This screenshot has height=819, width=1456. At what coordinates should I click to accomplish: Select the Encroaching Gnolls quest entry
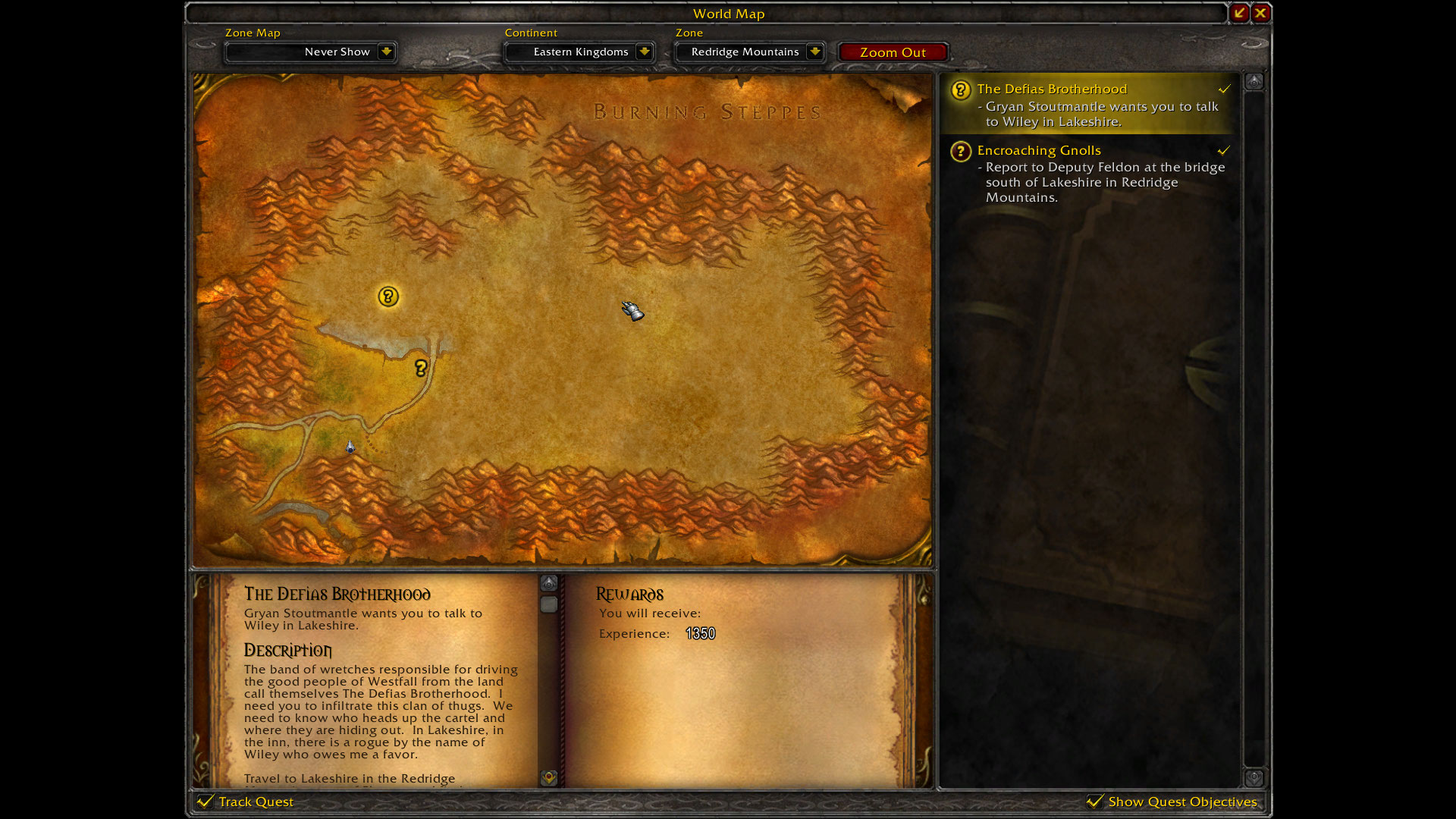click(1039, 150)
